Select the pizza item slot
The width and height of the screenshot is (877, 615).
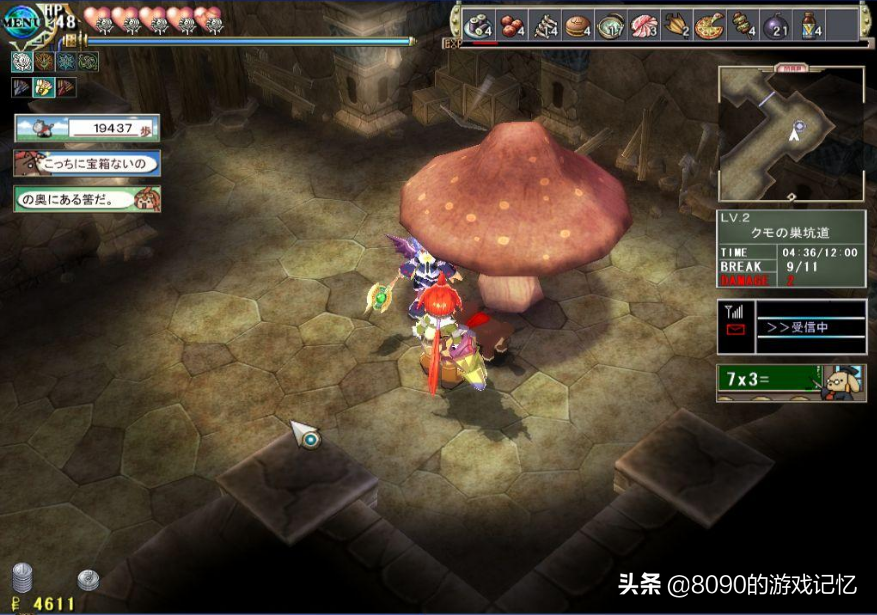point(710,26)
